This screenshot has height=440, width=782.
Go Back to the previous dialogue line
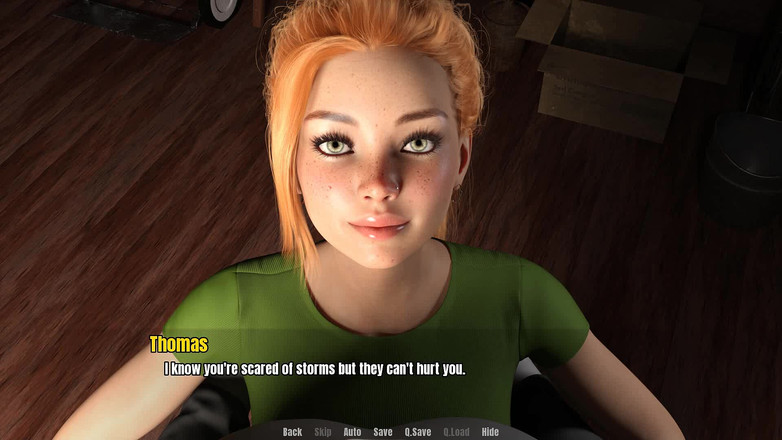tap(292, 432)
